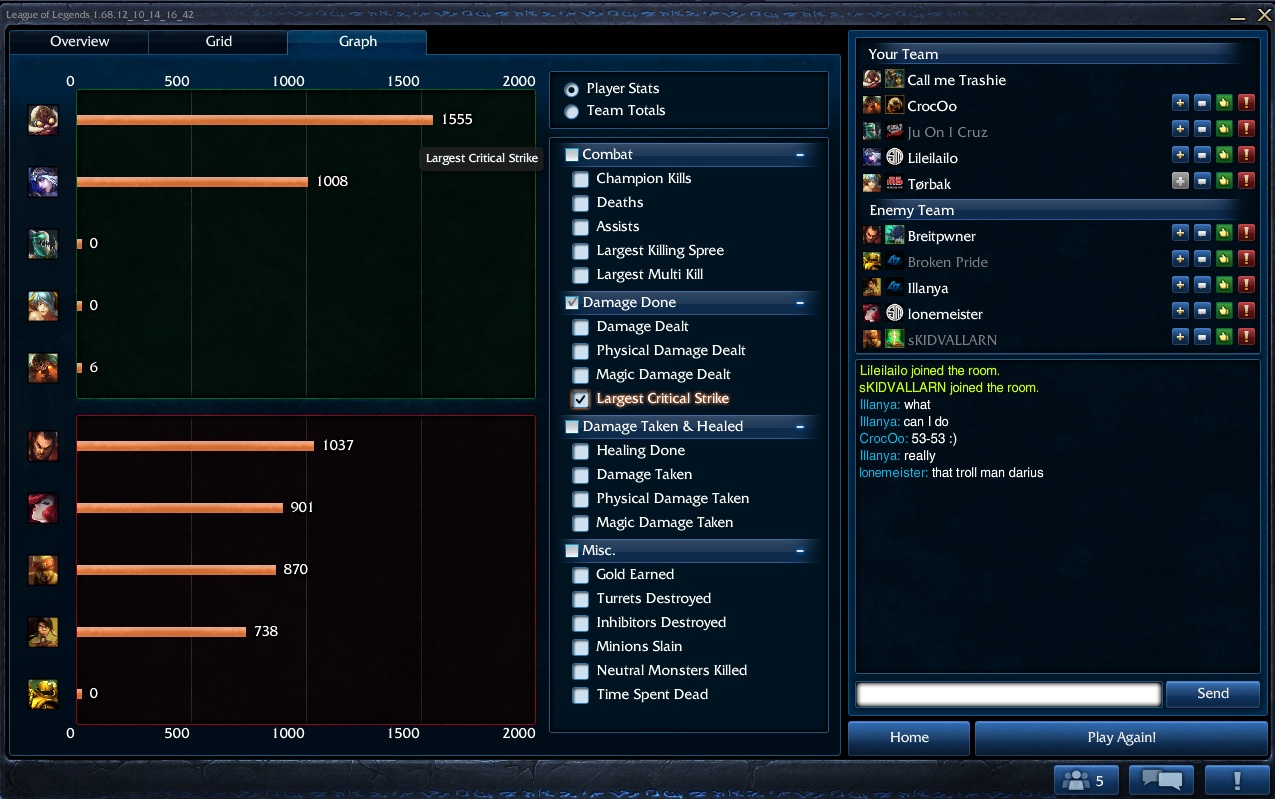1275x799 pixels.
Task: Report player CrocOo with the red exclamation button
Action: click(x=1246, y=103)
